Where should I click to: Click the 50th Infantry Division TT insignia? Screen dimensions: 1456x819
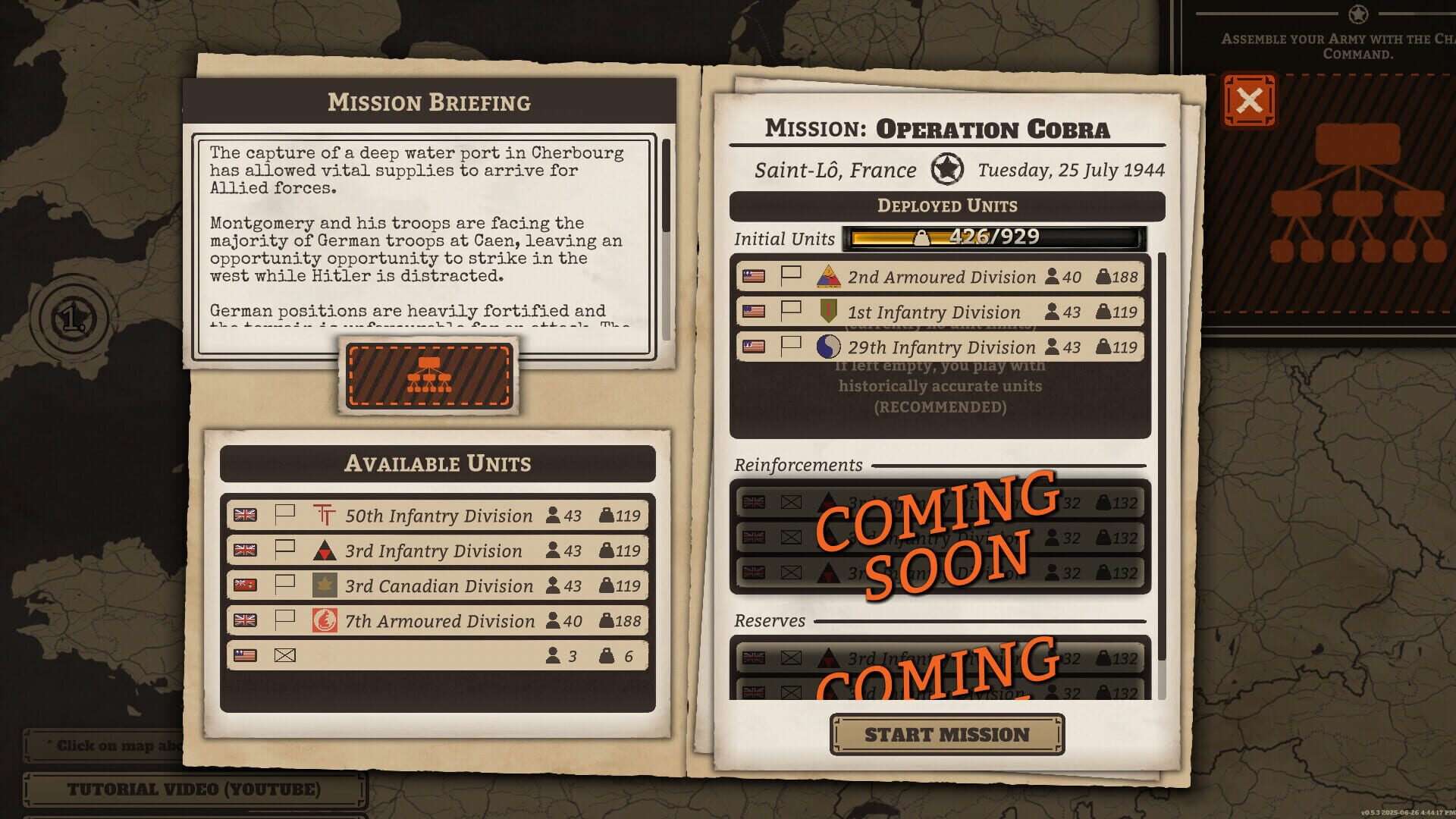[325, 515]
